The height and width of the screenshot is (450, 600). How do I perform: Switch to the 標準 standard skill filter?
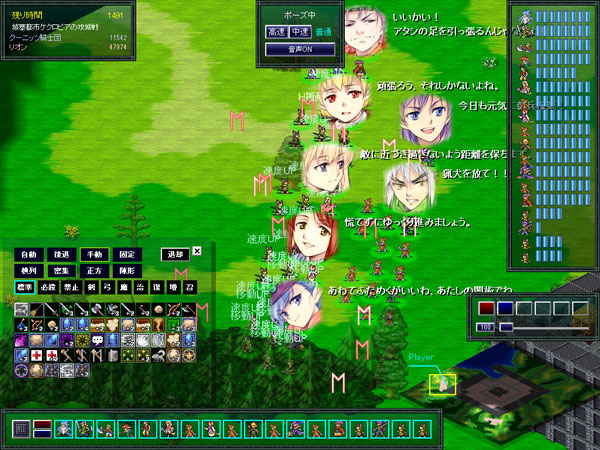pos(25,287)
